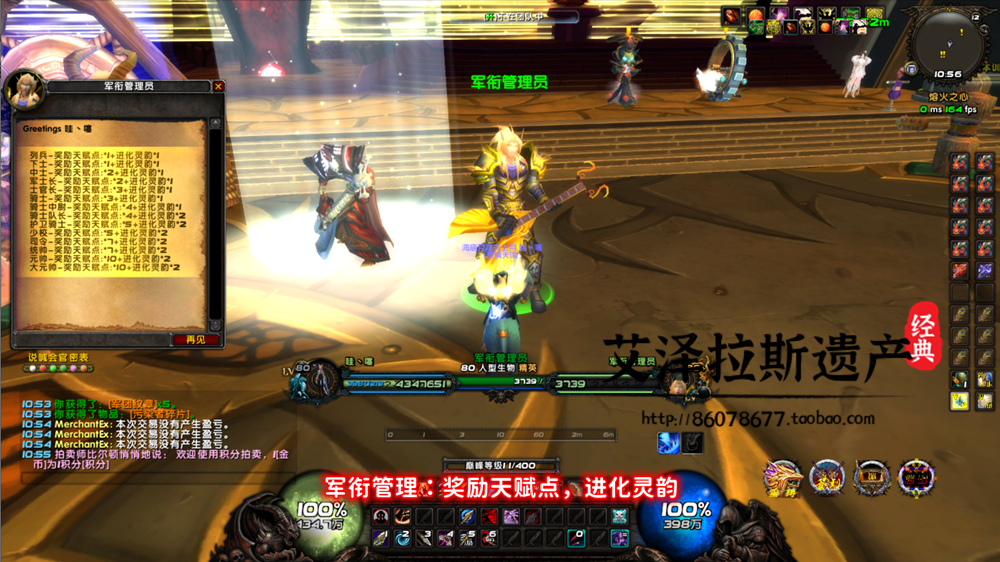Click the minimap clock showing 10:56
The image size is (1000, 562).
[946, 74]
